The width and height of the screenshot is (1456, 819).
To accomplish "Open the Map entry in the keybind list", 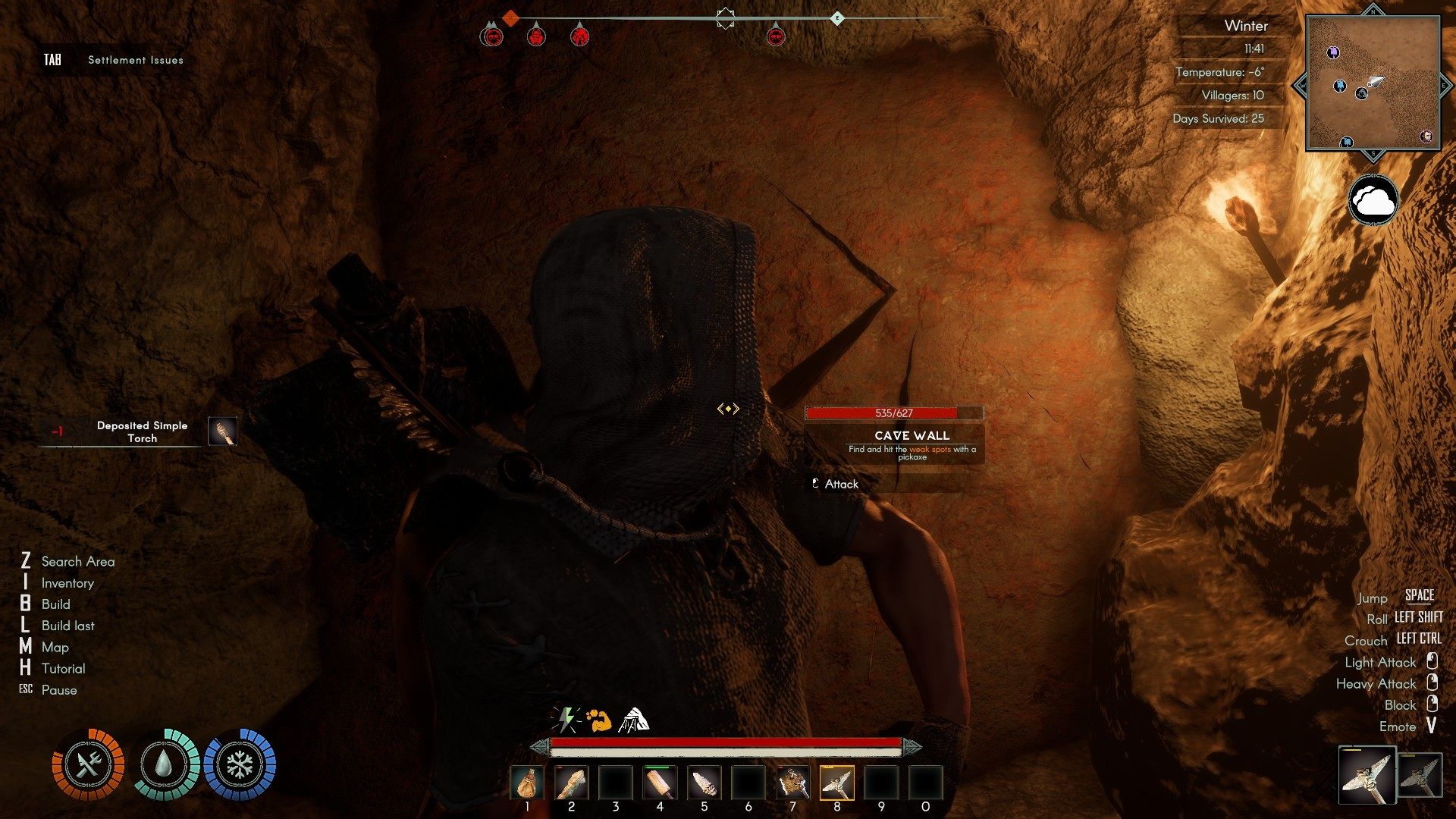I will [55, 647].
